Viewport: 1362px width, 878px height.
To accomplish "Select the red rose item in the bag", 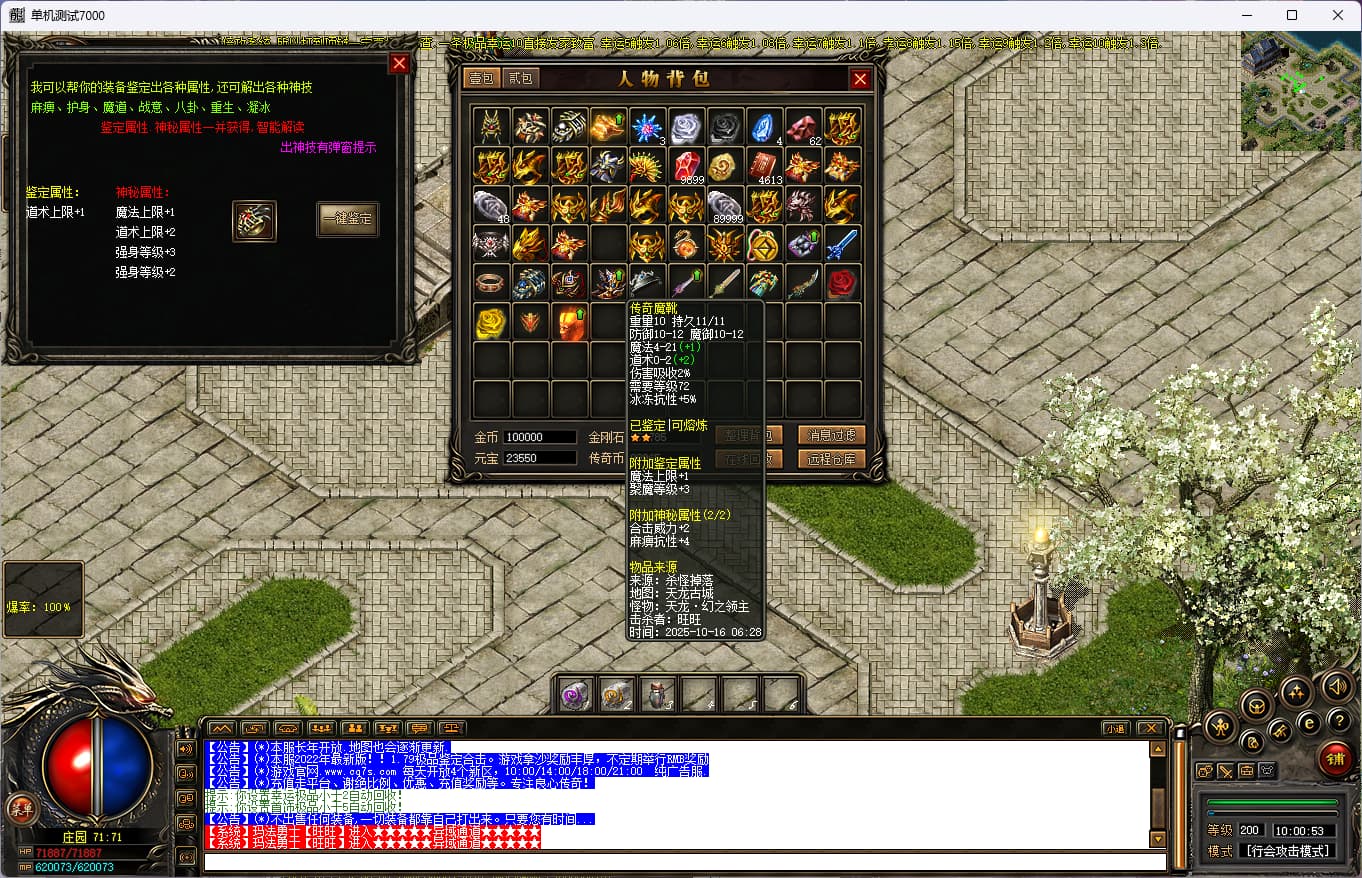I will (843, 283).
